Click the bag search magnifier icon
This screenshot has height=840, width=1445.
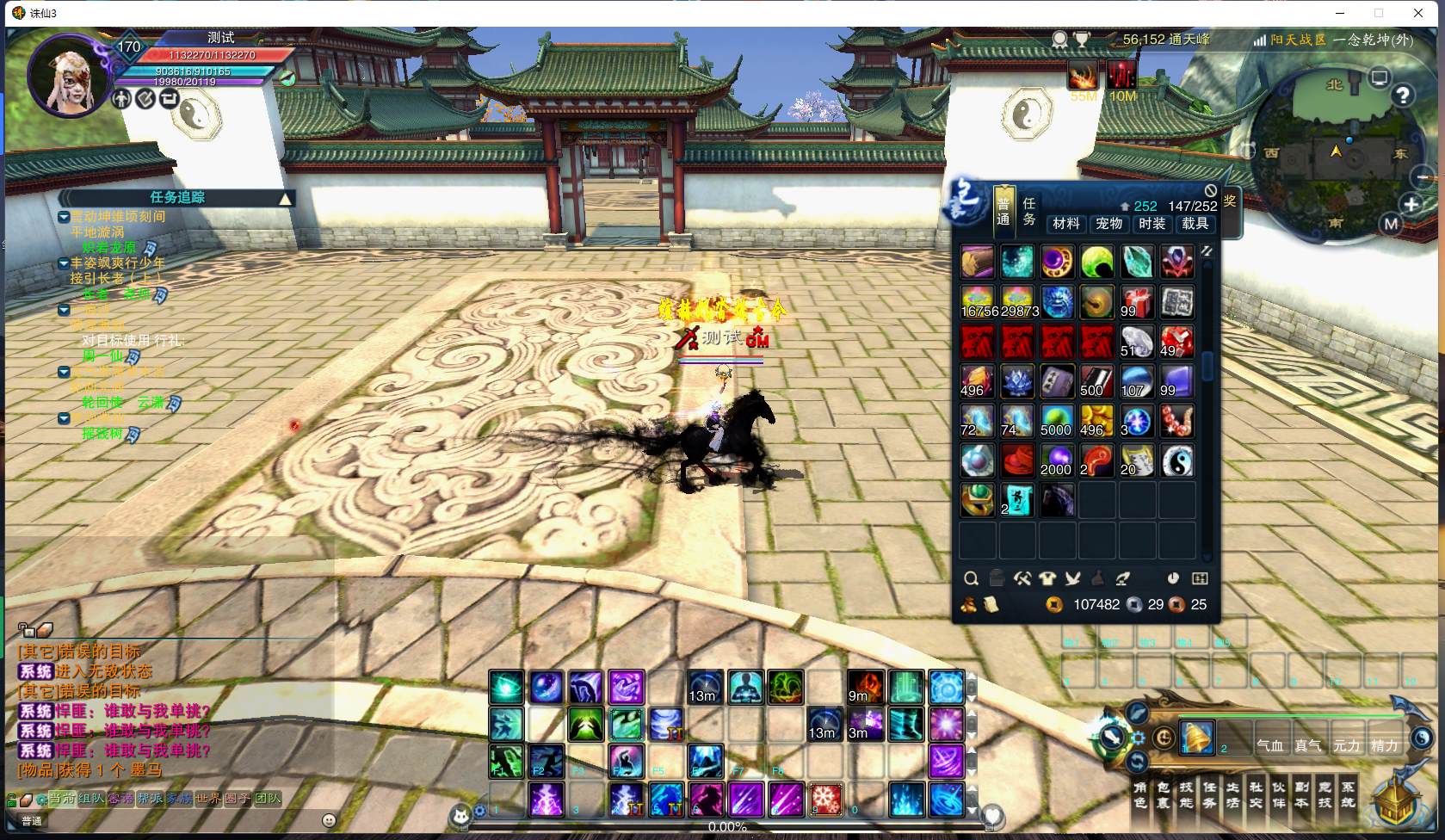click(971, 578)
